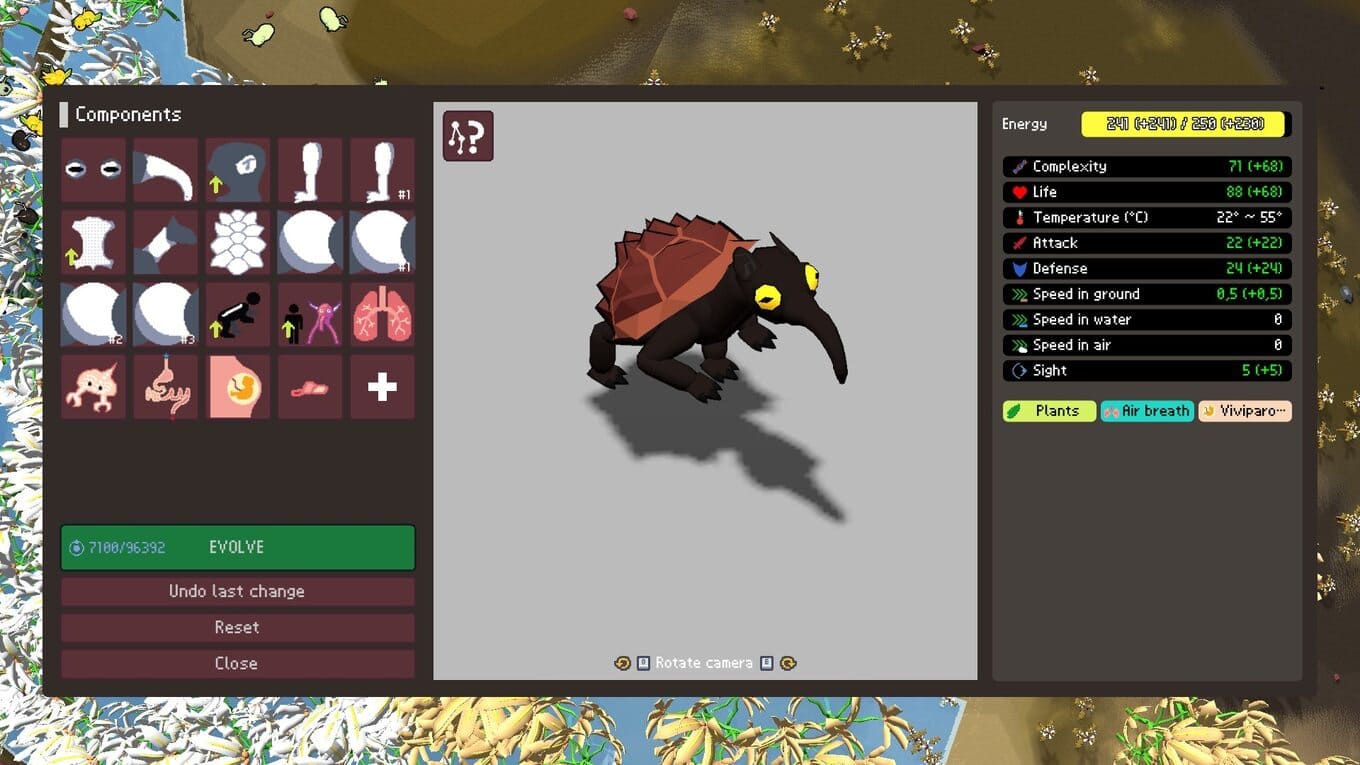The image size is (1360, 765).
Task: Choose the womb with embryo component
Action: click(x=238, y=387)
